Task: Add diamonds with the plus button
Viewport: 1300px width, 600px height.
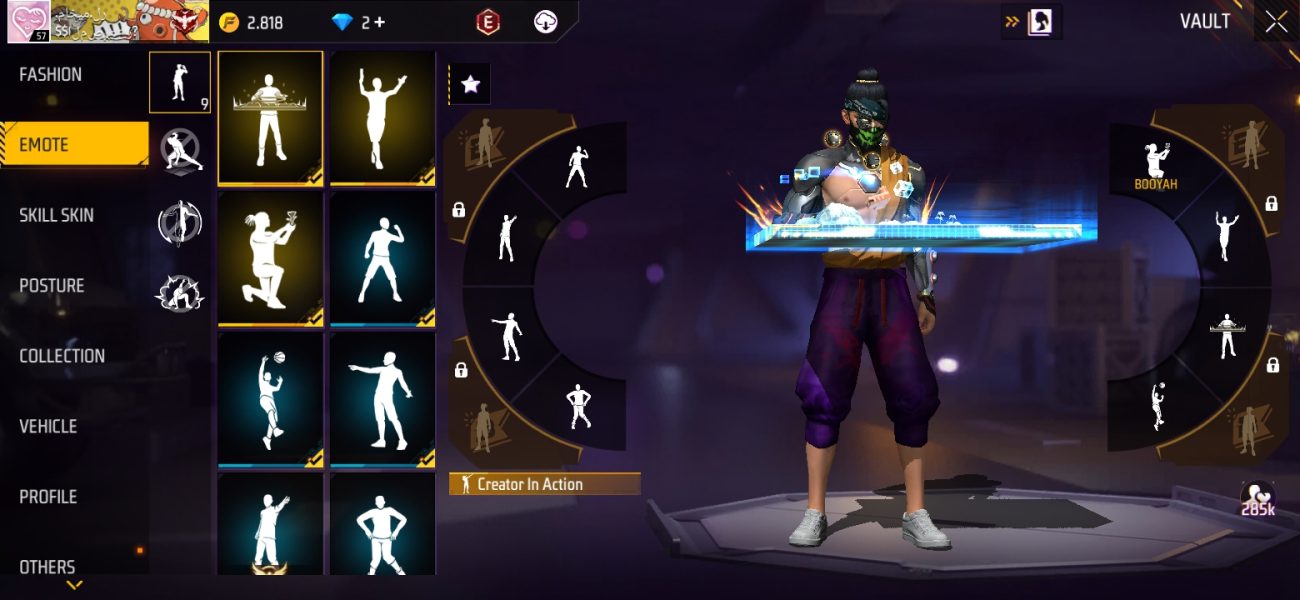Action: [379, 22]
